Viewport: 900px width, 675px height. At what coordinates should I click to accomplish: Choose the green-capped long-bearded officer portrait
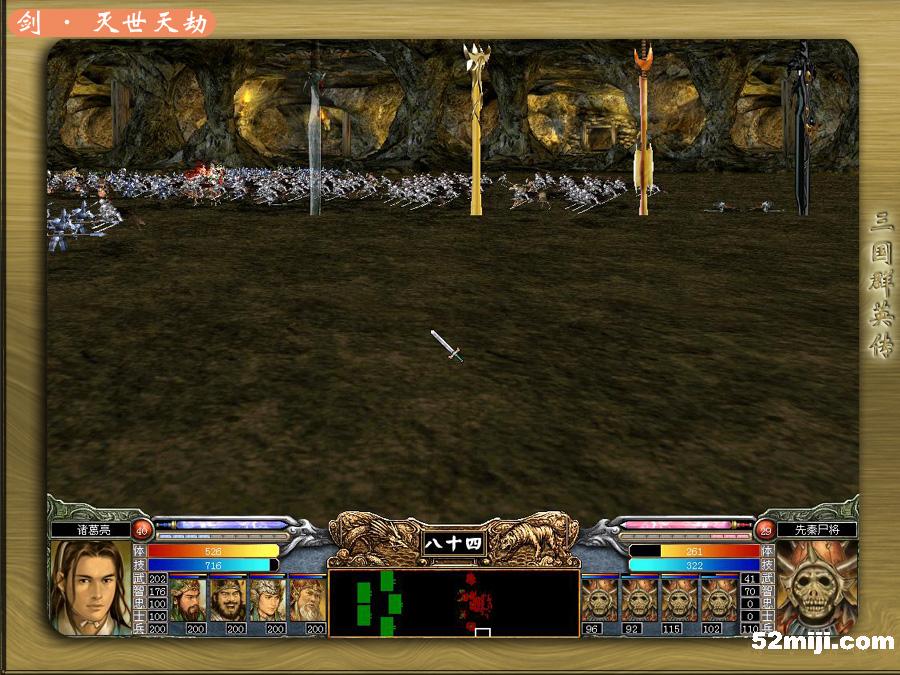pyautogui.click(x=188, y=599)
